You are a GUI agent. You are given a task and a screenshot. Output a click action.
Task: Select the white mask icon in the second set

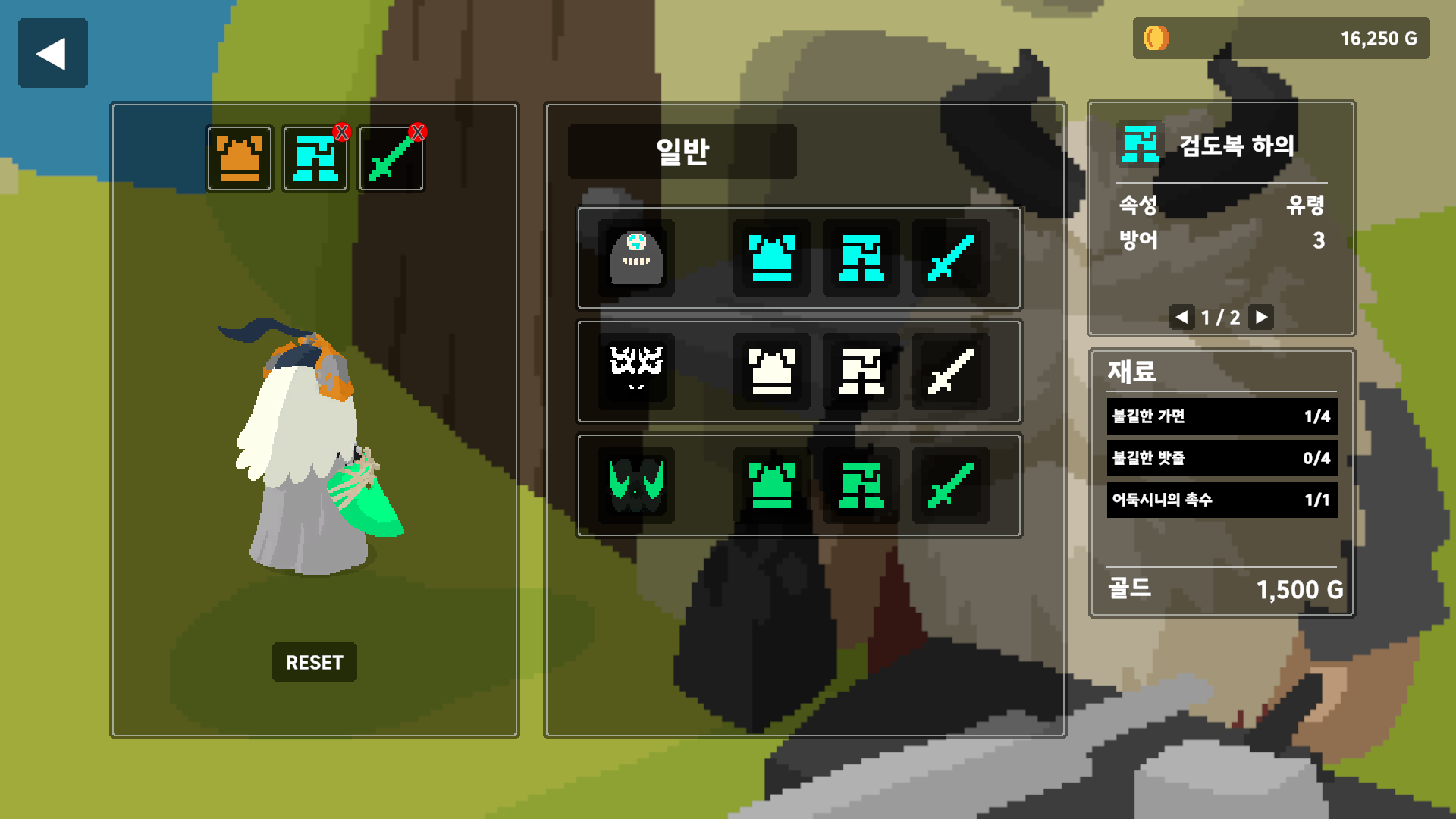635,371
